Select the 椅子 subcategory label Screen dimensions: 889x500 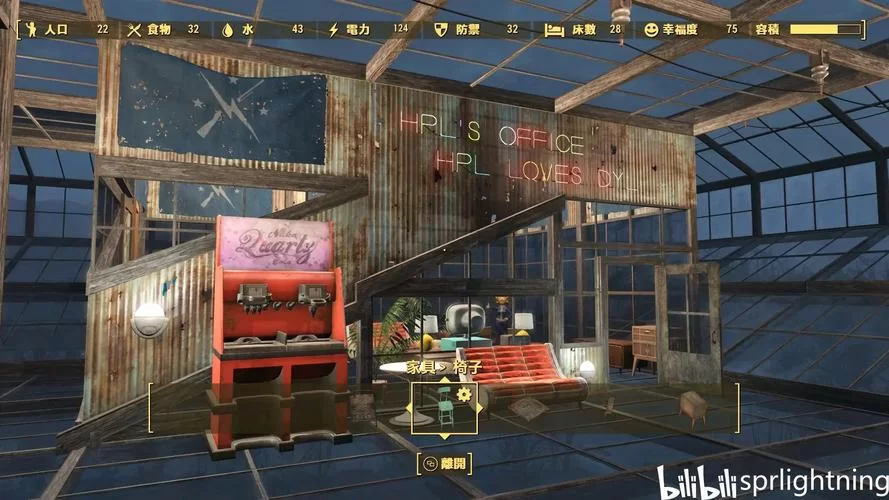pos(467,367)
